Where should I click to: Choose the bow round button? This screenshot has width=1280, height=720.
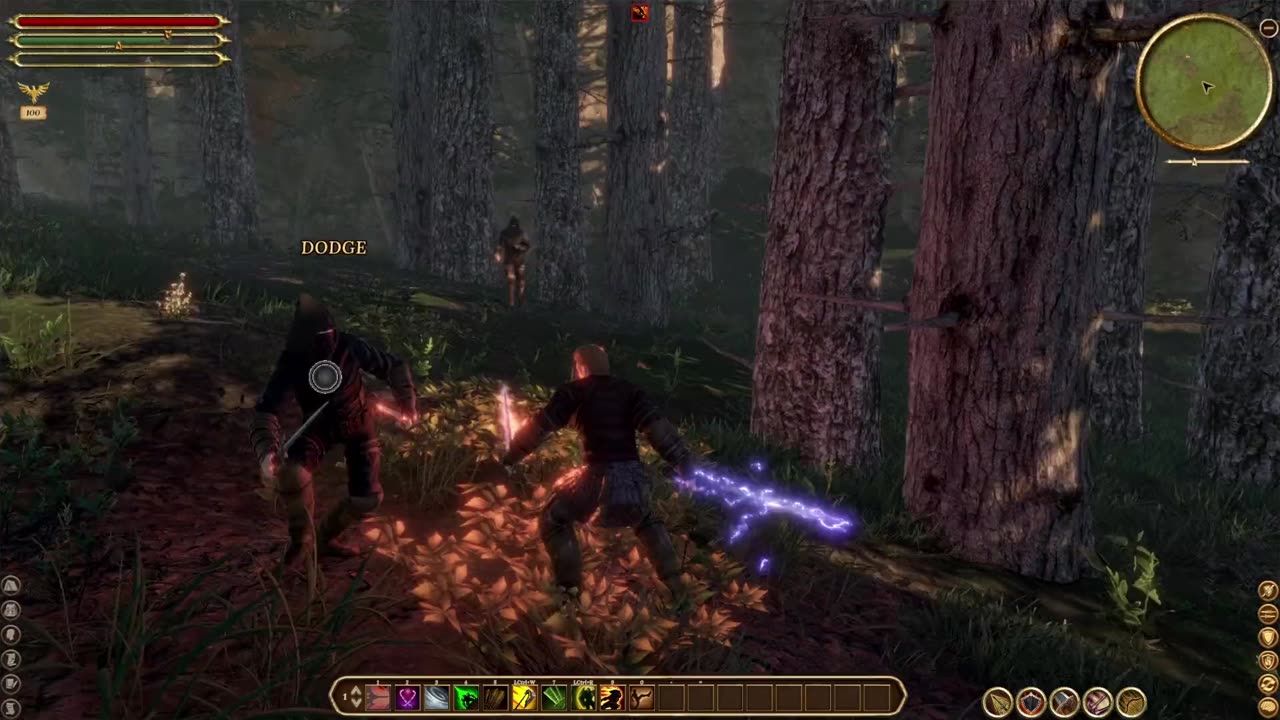(x=1131, y=703)
